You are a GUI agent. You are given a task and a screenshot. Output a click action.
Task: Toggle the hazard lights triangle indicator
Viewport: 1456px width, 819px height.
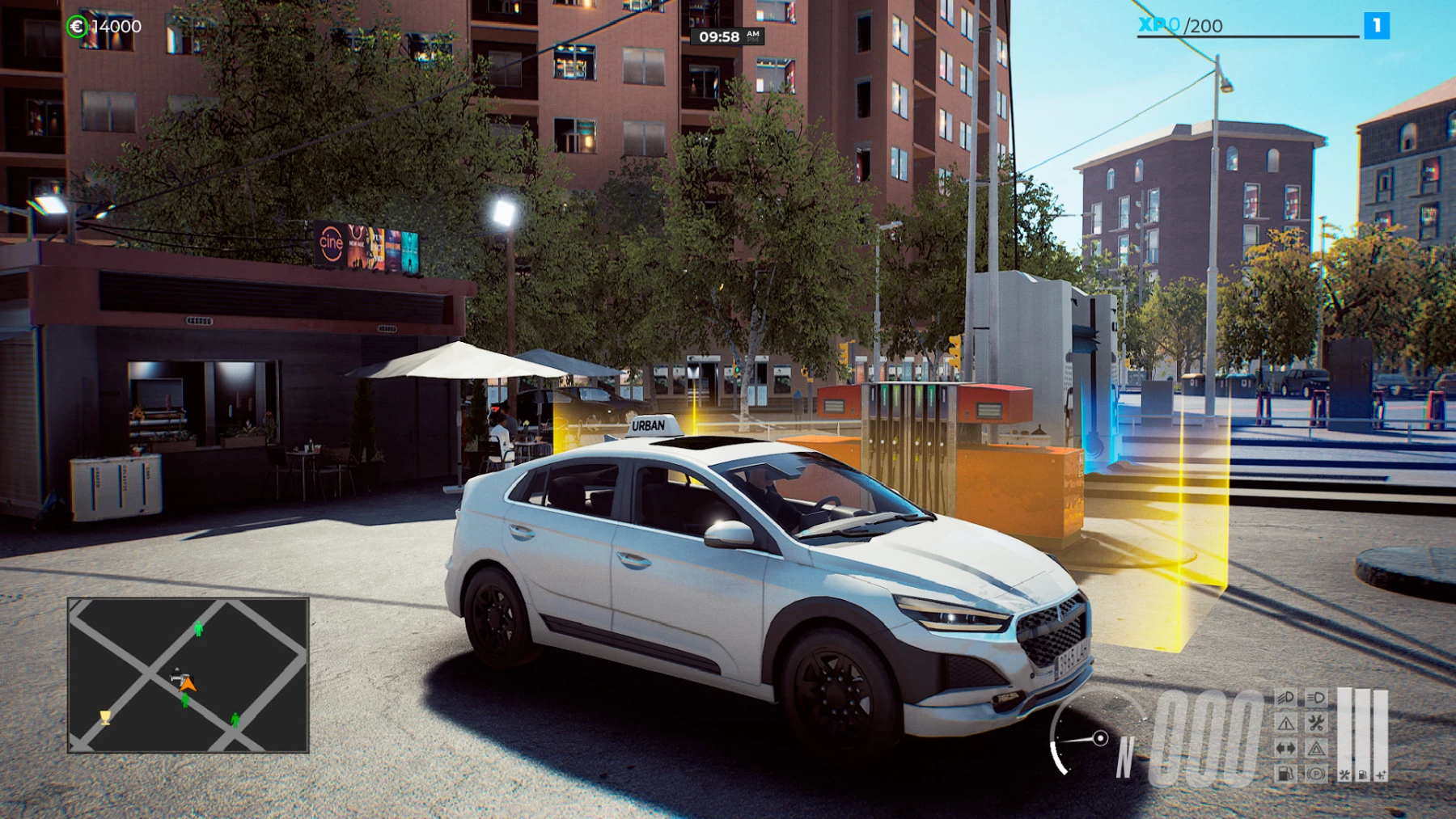pos(1316,749)
